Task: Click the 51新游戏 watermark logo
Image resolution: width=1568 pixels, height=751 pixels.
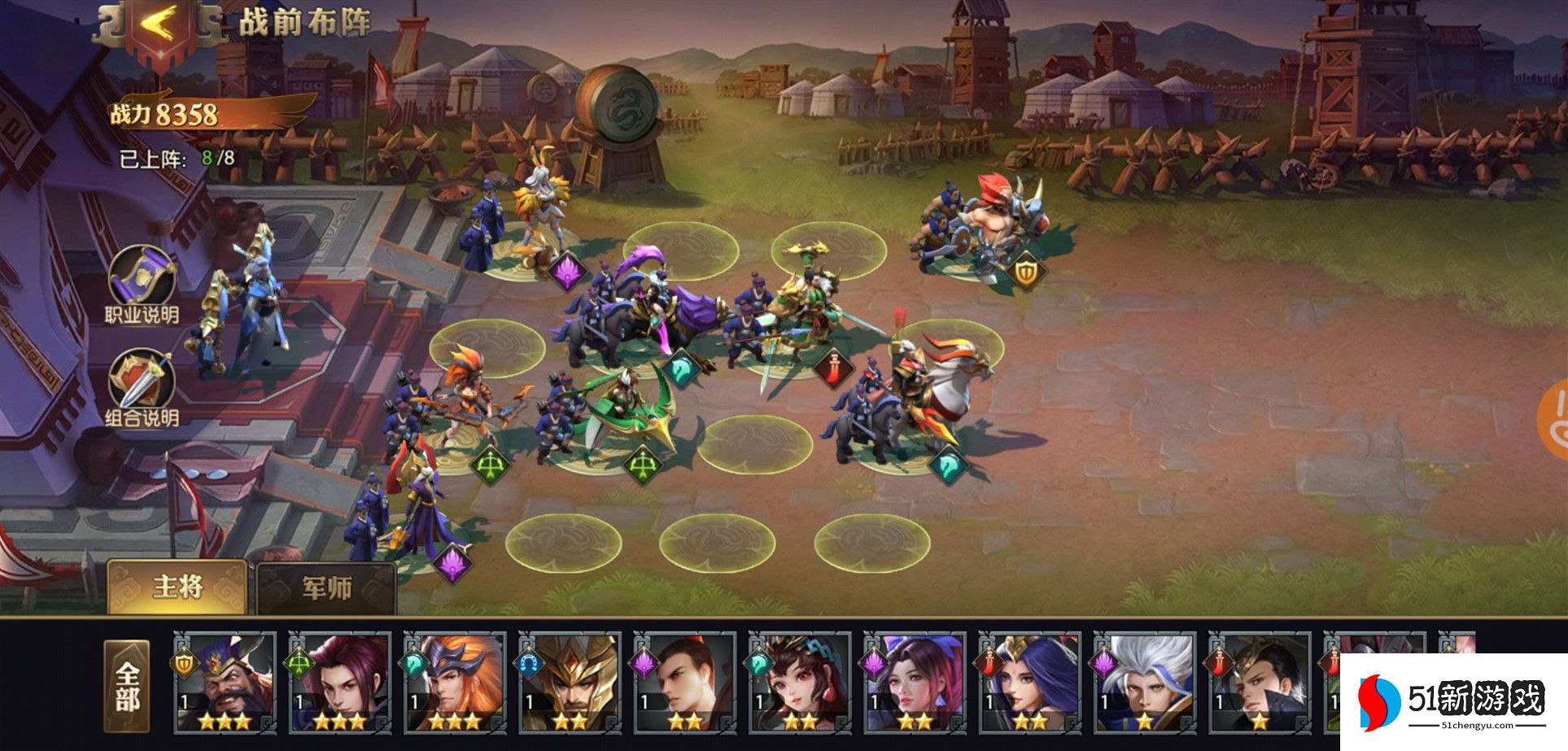Action: (1452, 701)
